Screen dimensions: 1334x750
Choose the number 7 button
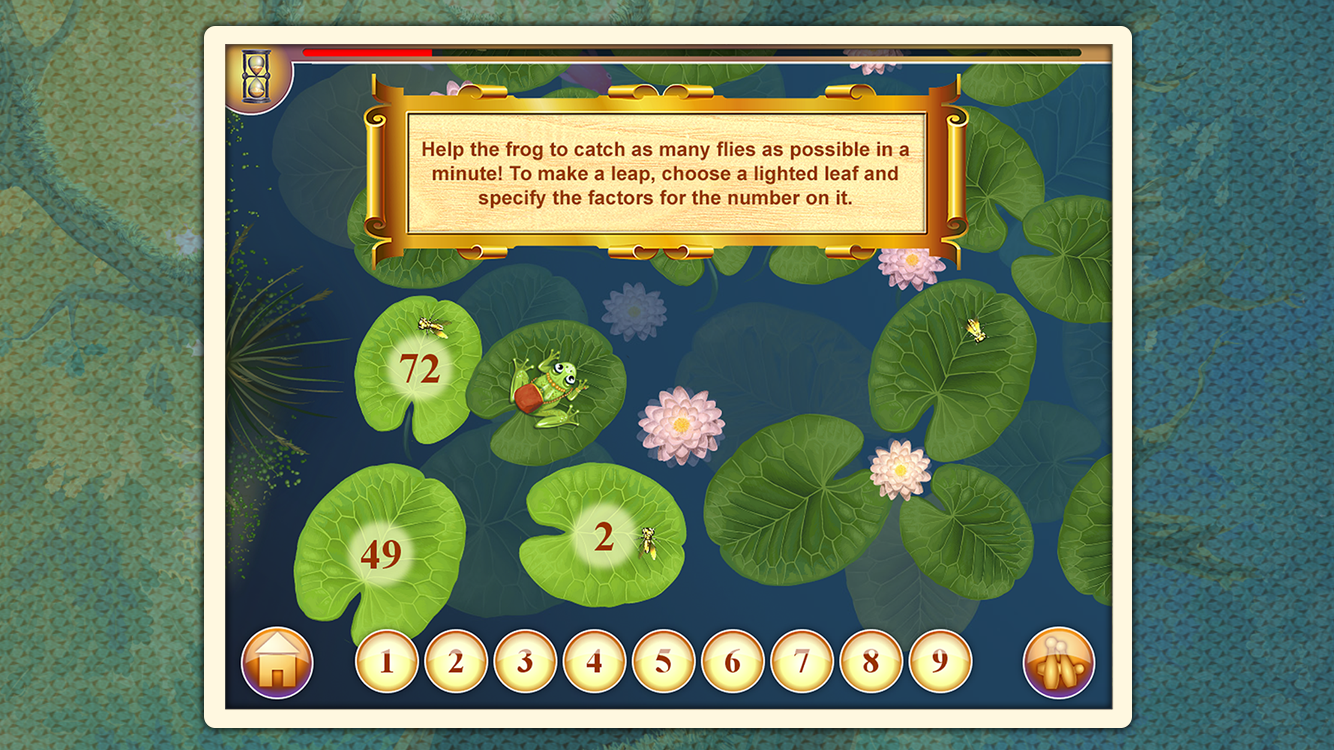pos(802,661)
